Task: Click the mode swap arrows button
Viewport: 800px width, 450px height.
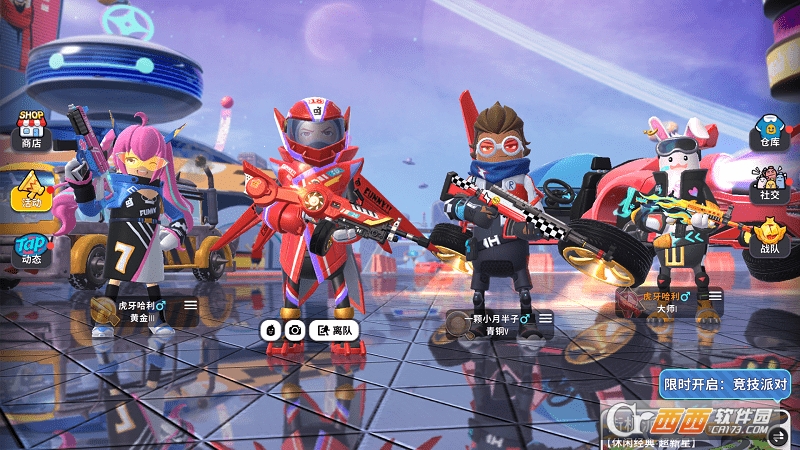Action: click(779, 435)
